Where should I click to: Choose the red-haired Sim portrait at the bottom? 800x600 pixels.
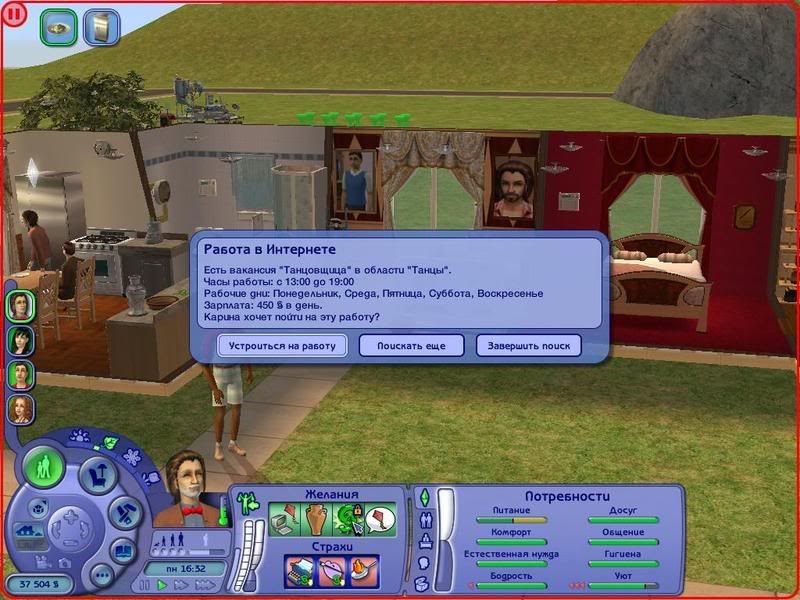coord(20,408)
